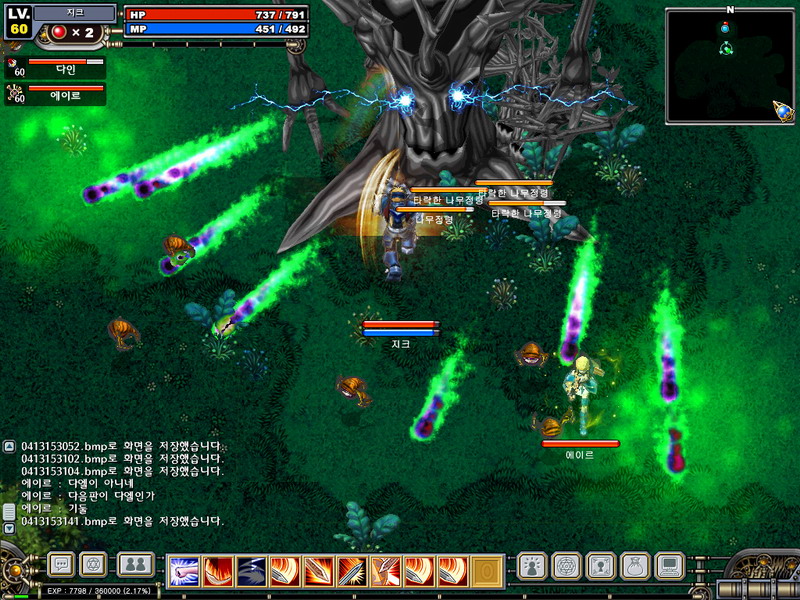Open the chat speech bubble button
The height and width of the screenshot is (600, 800).
coord(62,565)
